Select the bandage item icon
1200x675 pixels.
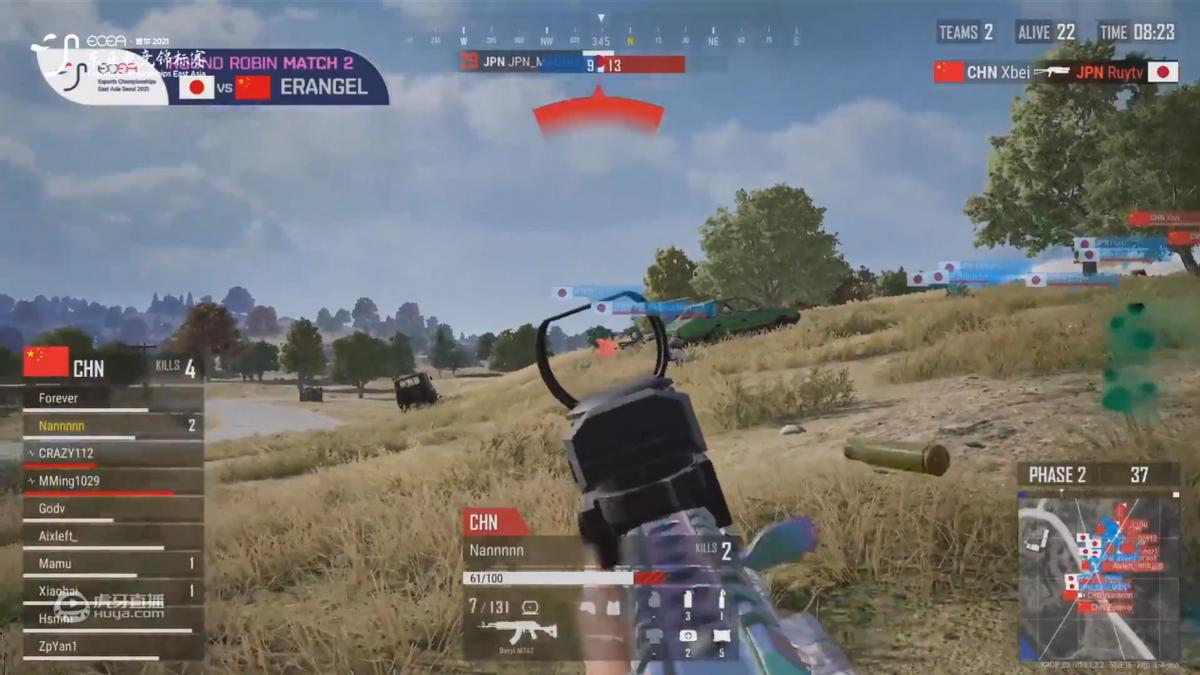[x=721, y=636]
